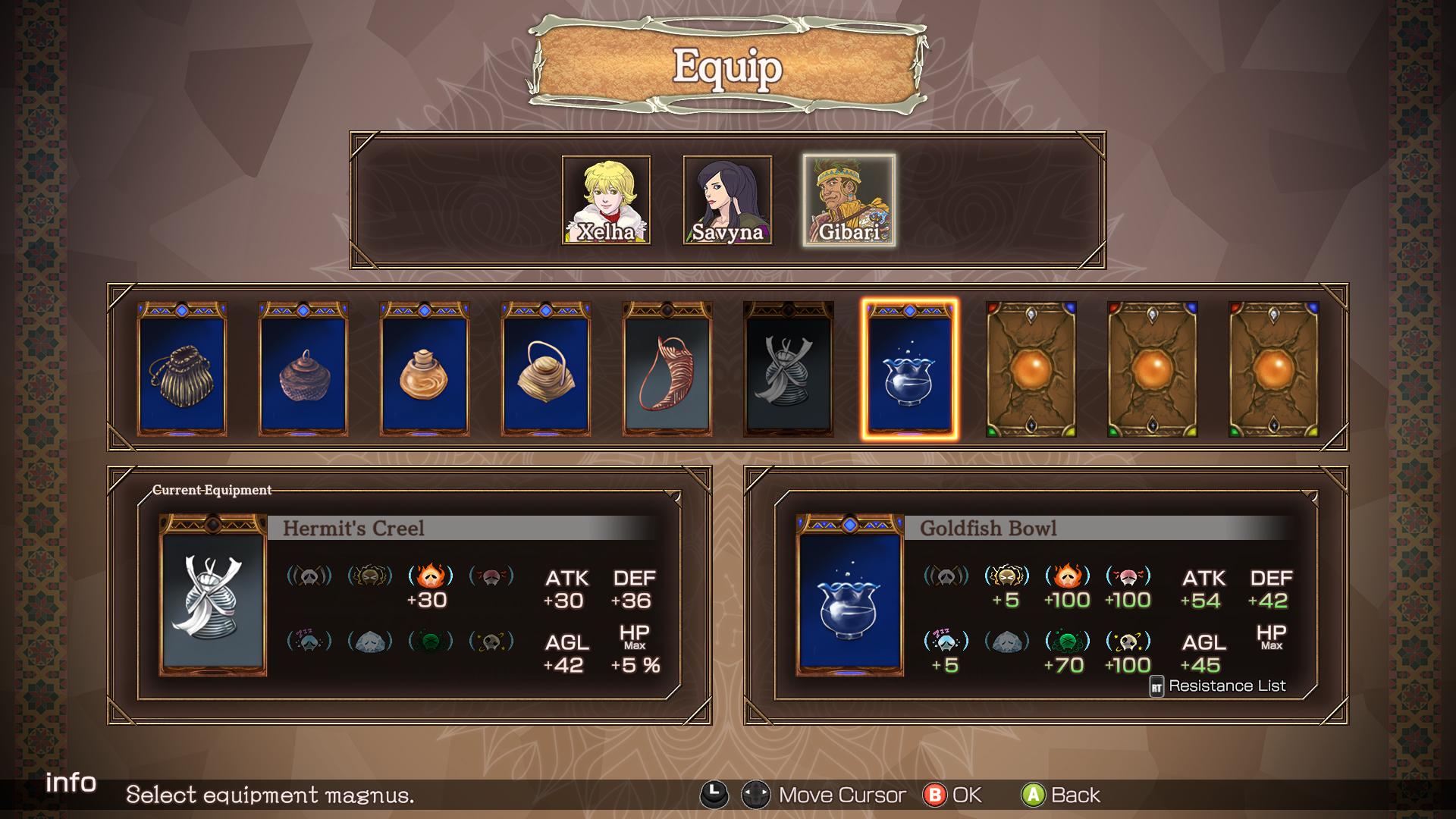
Task: Select Xelha's character portrait
Action: pos(606,200)
